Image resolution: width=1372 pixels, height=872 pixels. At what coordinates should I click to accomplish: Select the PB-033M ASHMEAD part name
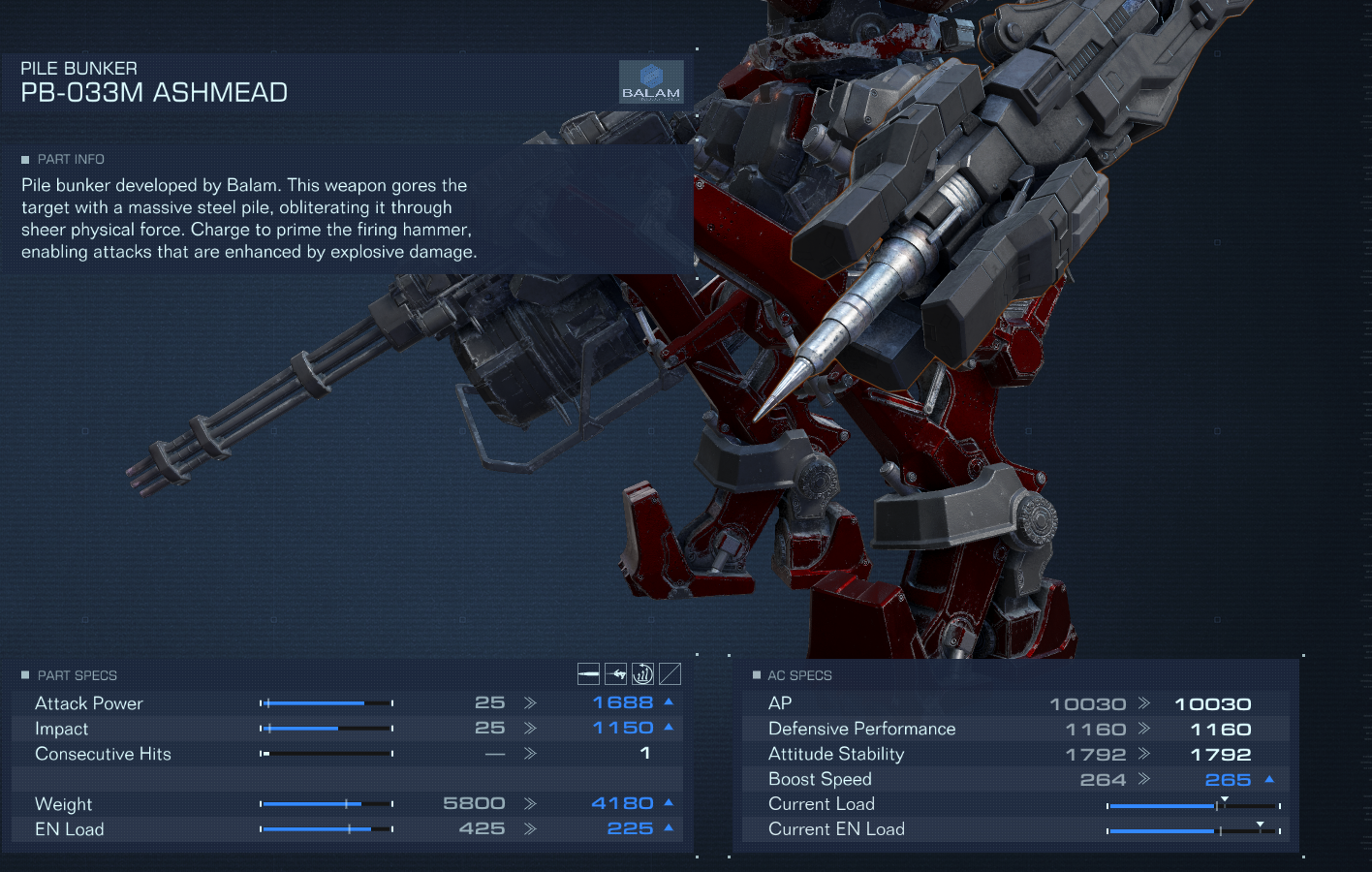154,92
